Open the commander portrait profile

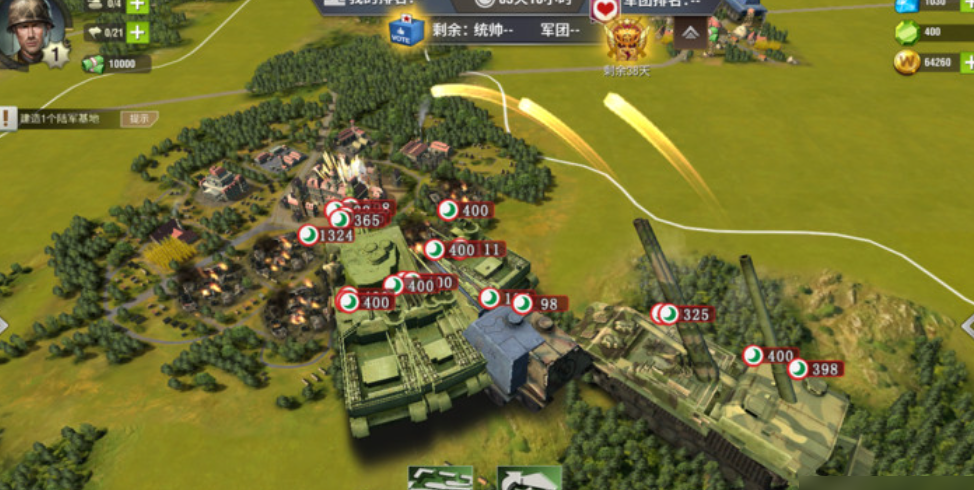pyautogui.click(x=32, y=30)
